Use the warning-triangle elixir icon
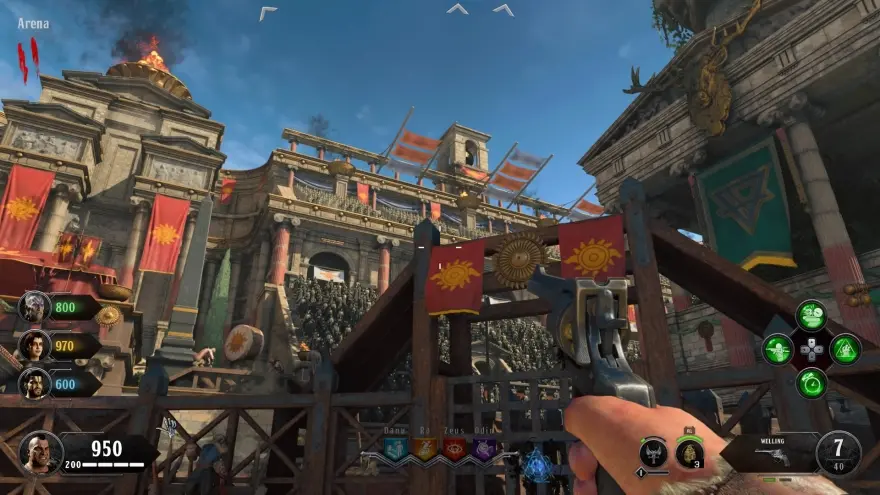This screenshot has width=880, height=495. pyautogui.click(x=845, y=349)
